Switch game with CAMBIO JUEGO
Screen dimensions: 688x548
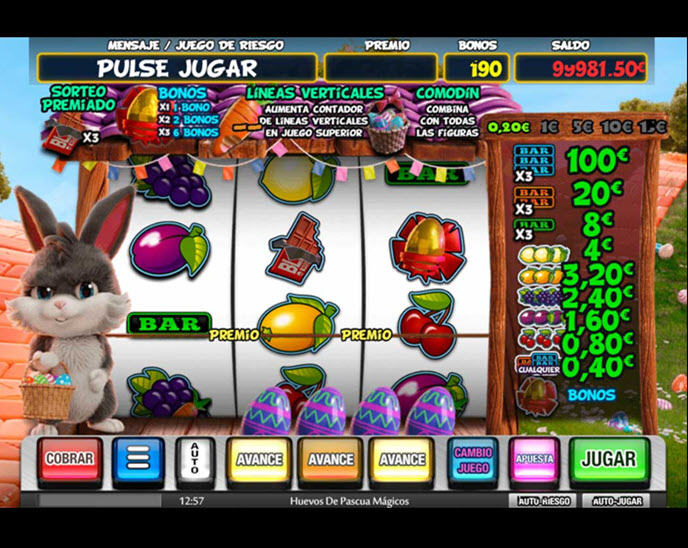tap(473, 459)
